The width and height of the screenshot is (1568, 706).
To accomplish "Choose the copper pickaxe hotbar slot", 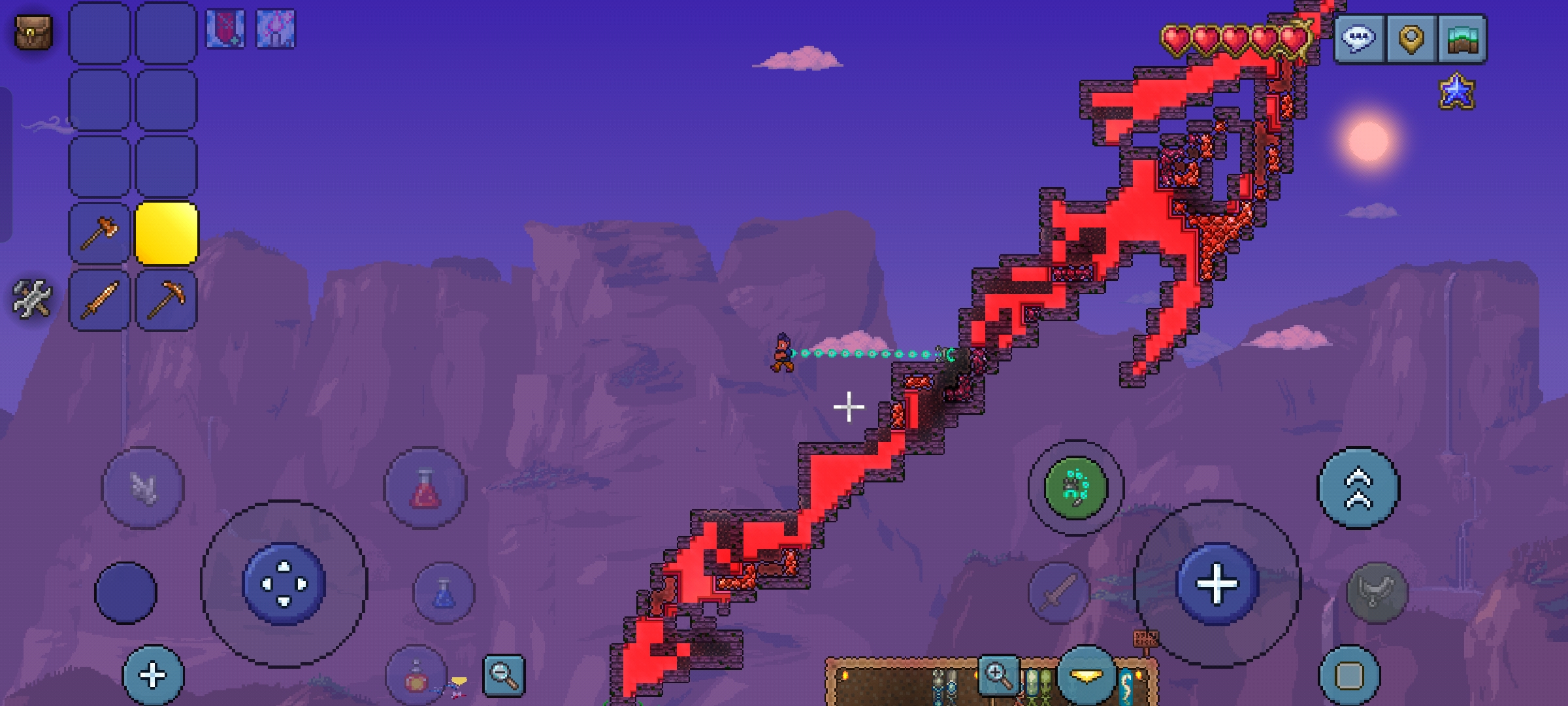I will tap(166, 300).
